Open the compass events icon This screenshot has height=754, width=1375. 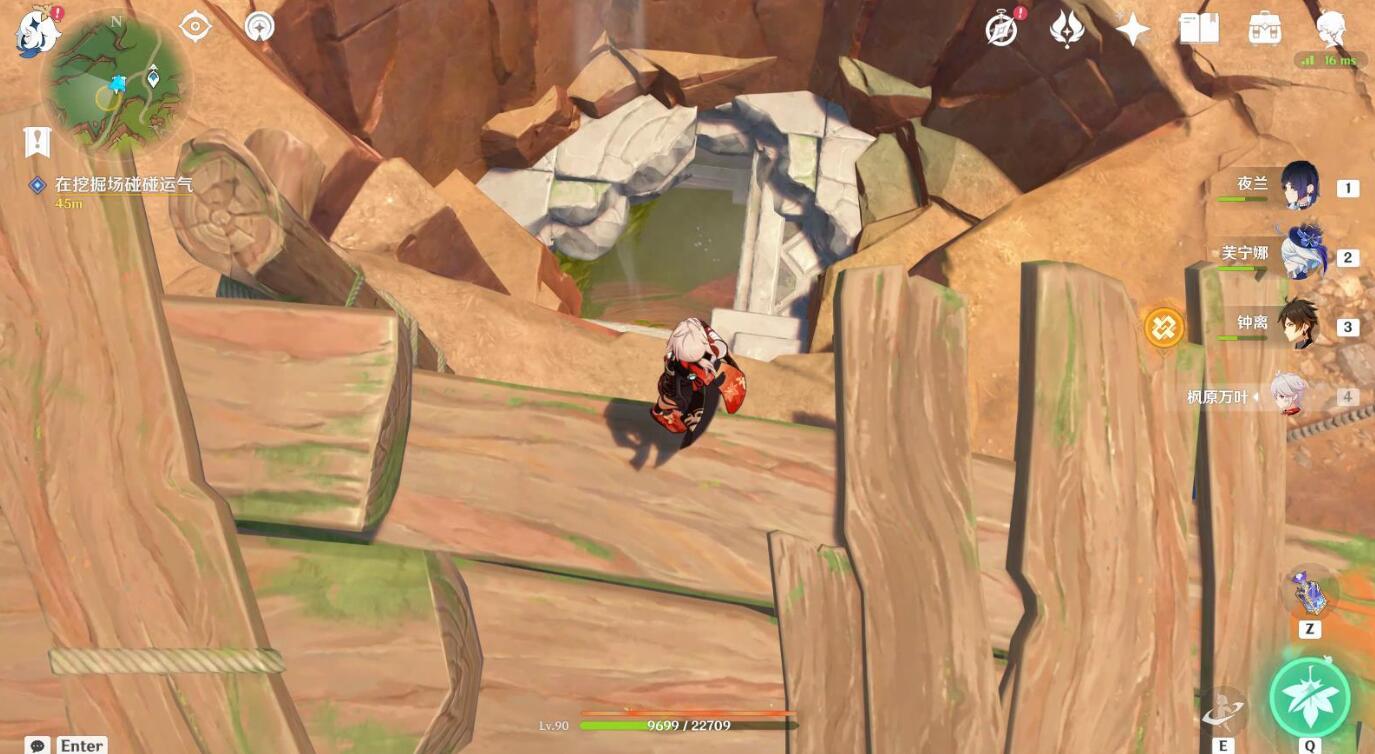coord(1002,29)
